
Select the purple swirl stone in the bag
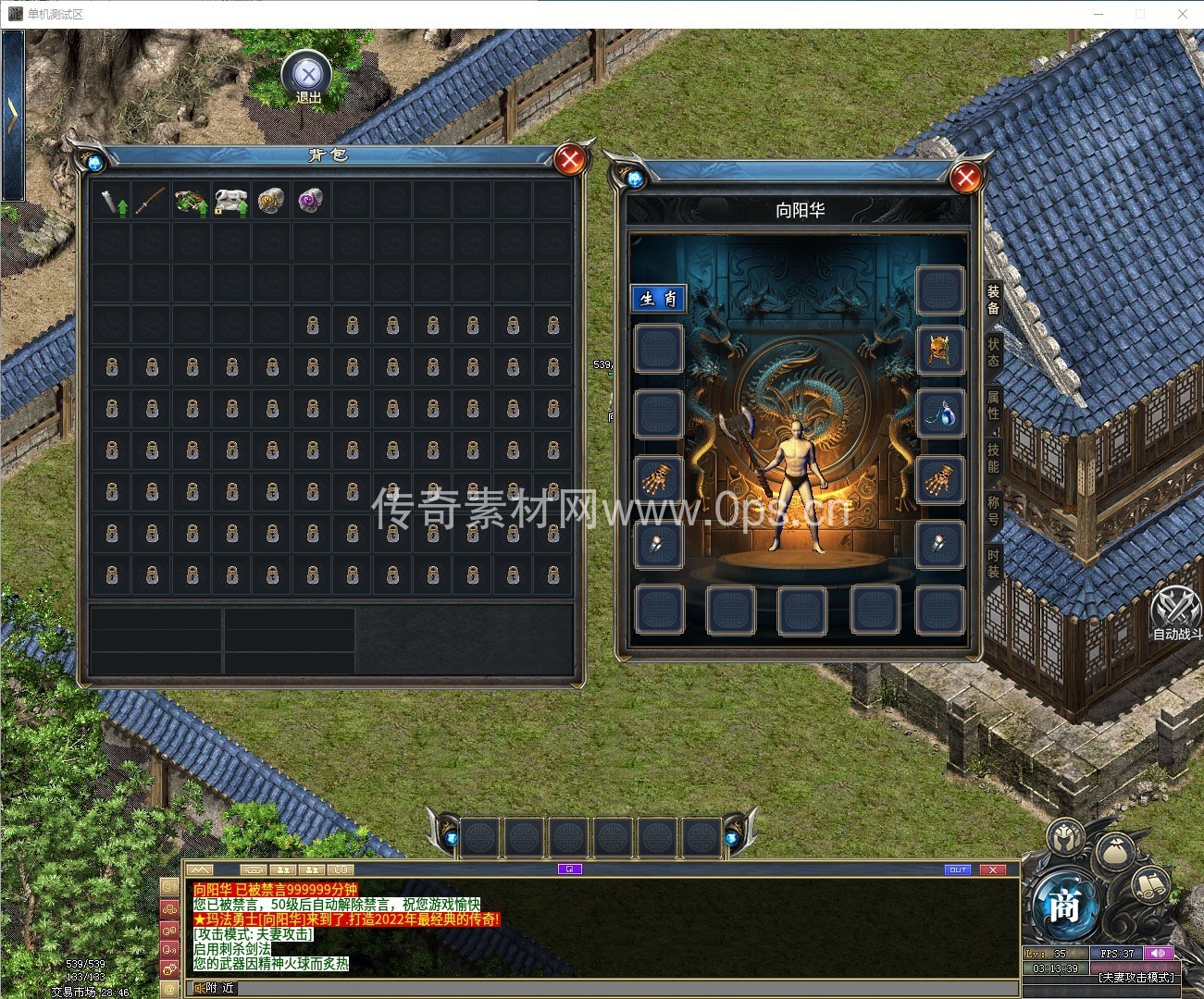click(311, 200)
